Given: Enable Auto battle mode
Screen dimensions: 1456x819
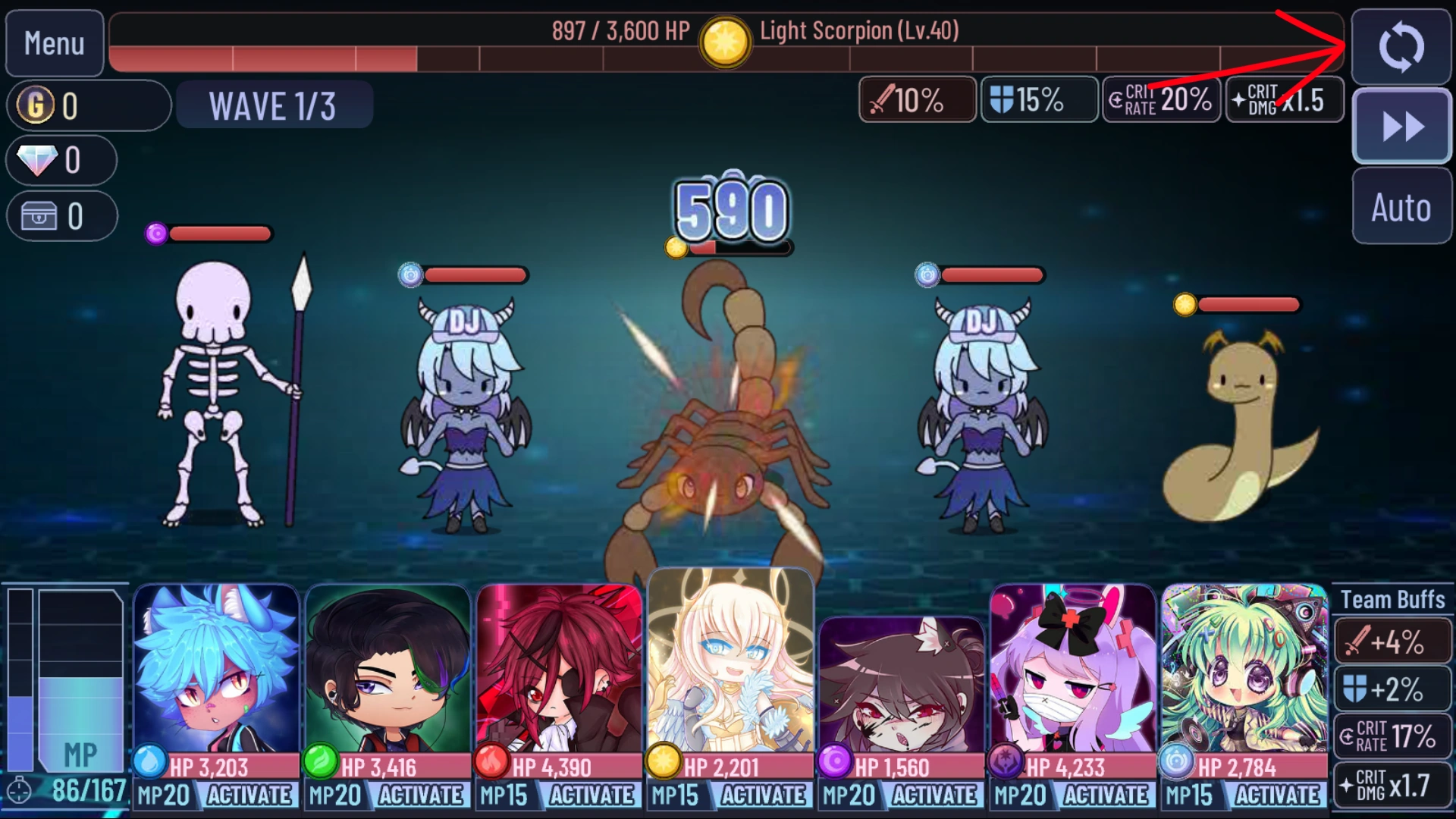Looking at the screenshot, I should [1401, 209].
